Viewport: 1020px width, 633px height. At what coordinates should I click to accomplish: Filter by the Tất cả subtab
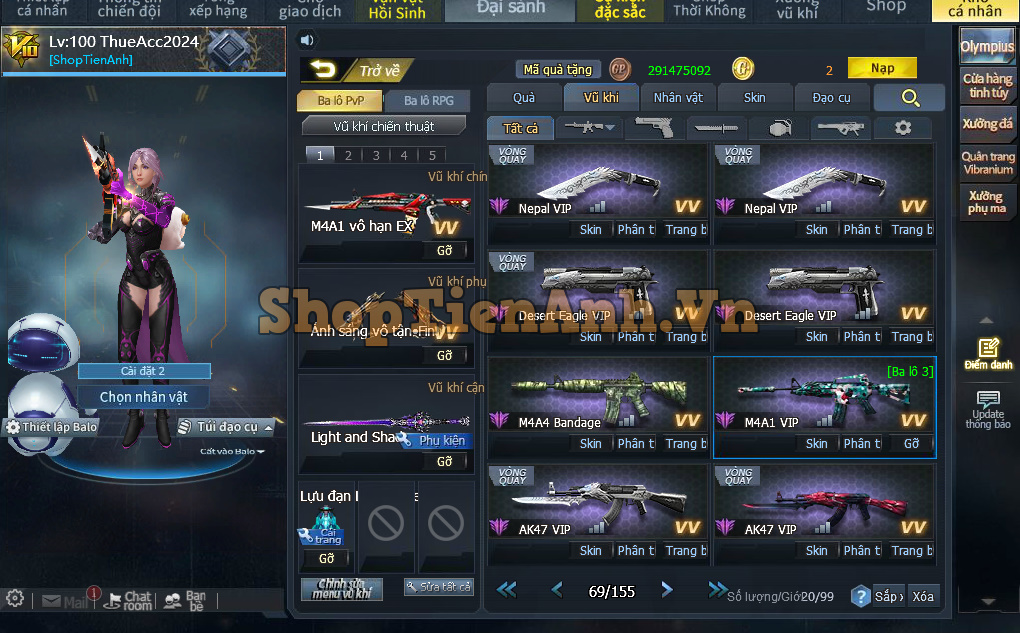coord(521,128)
